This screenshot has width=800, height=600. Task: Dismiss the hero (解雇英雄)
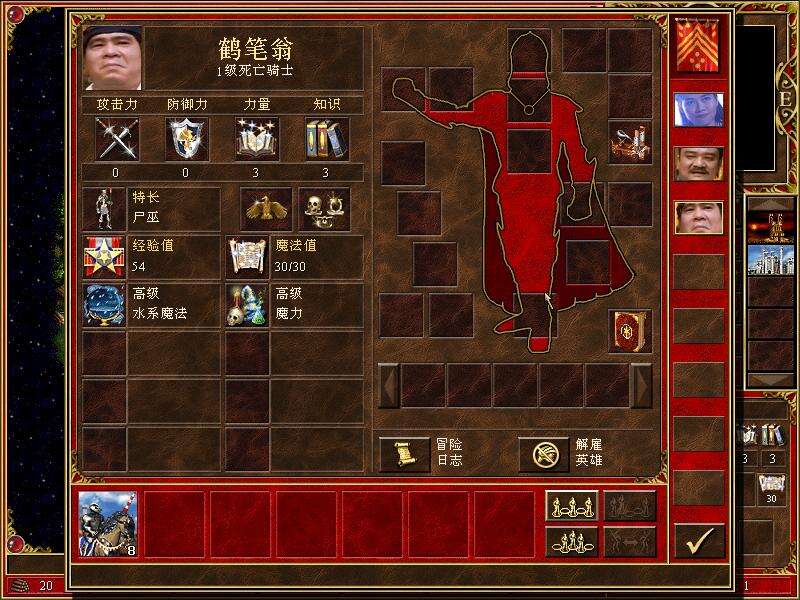545,454
